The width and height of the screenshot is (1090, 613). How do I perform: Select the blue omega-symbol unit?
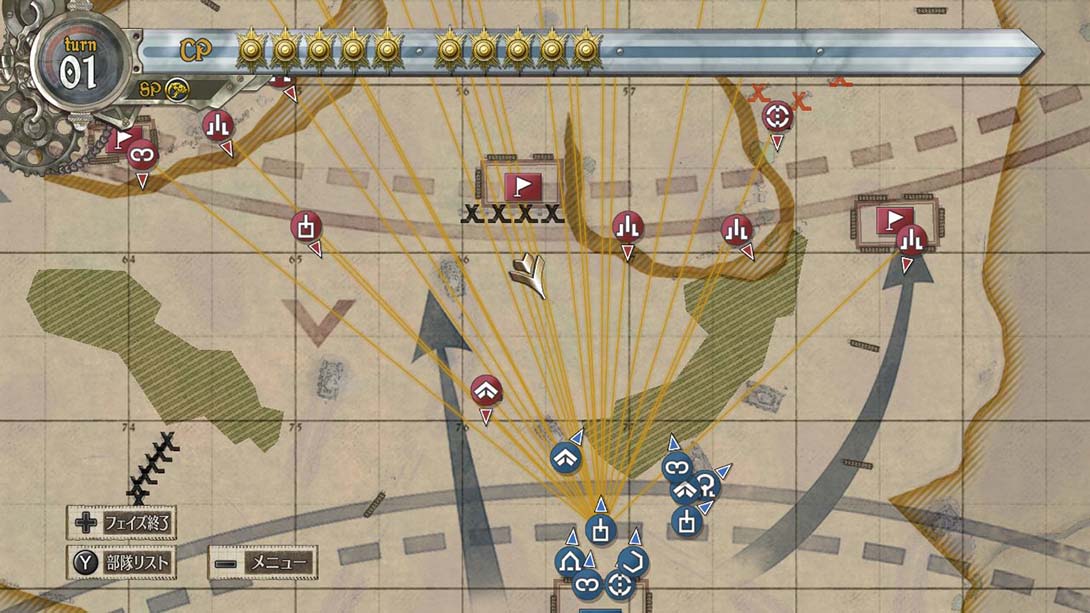click(x=707, y=484)
